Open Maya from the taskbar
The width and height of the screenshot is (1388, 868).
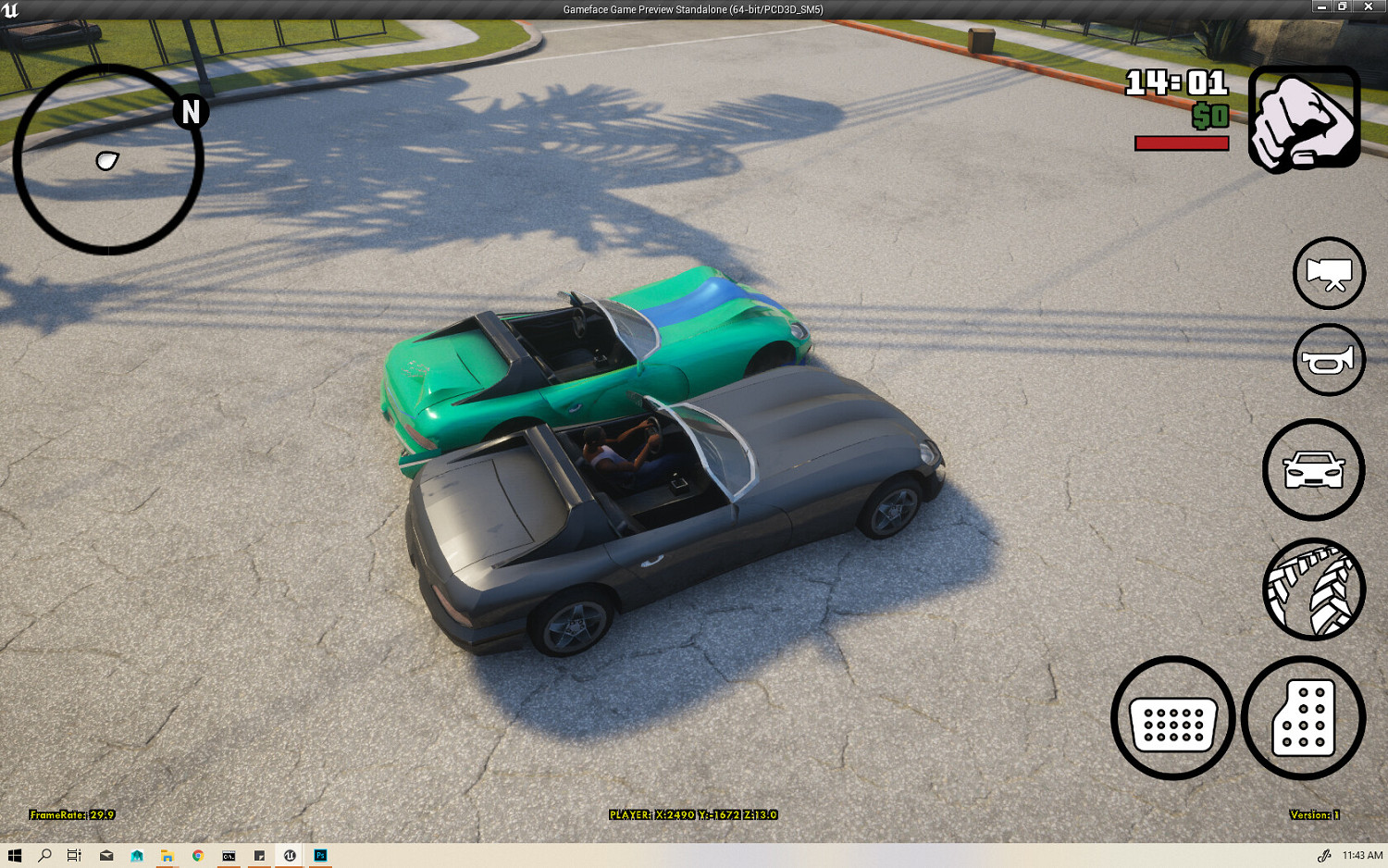[x=135, y=857]
